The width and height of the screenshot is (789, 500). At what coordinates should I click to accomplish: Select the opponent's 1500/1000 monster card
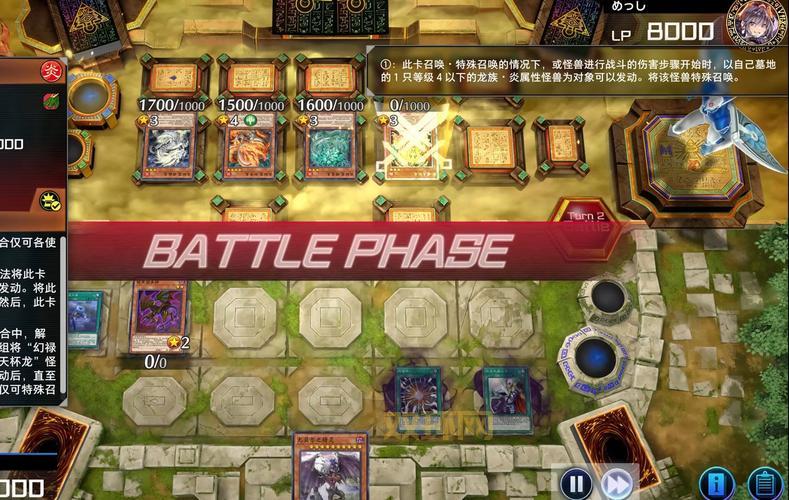tap(249, 147)
